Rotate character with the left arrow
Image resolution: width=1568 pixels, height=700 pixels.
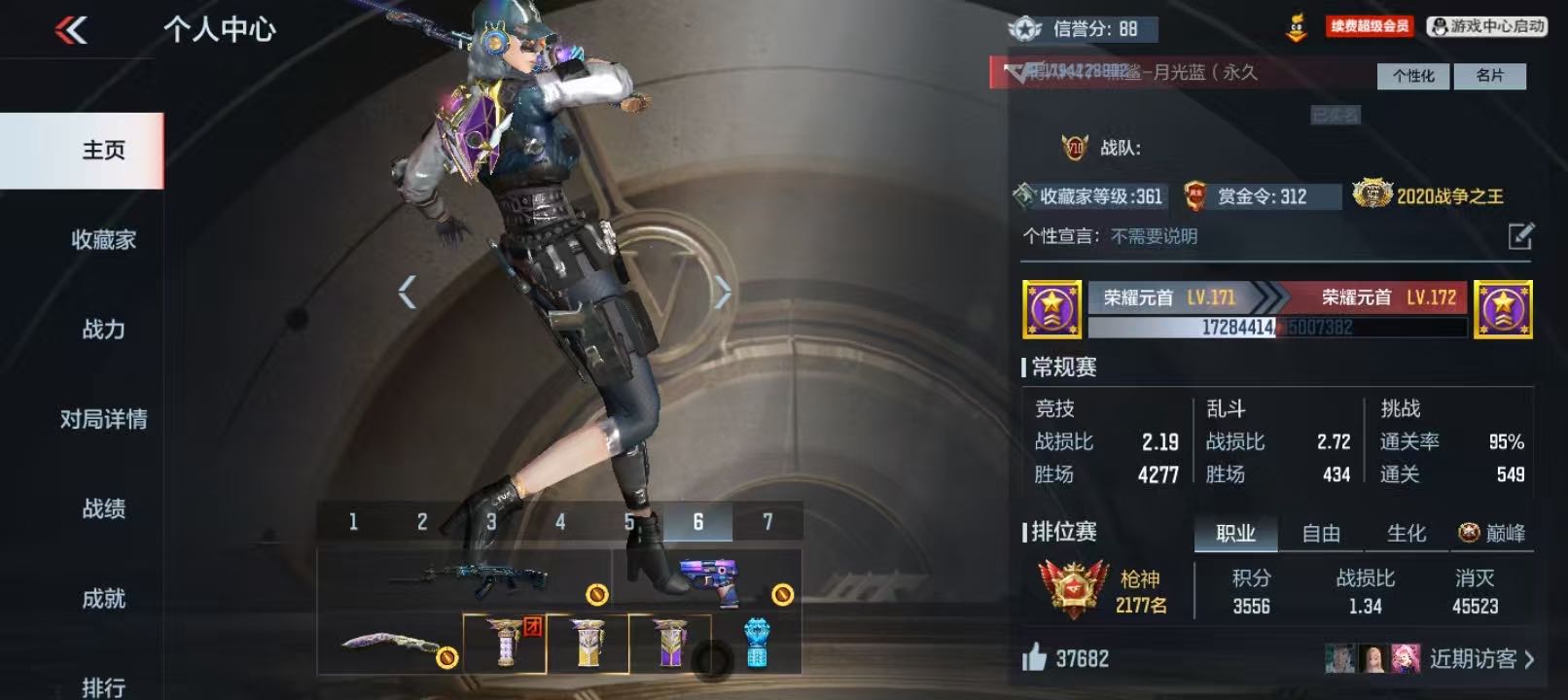coord(408,292)
